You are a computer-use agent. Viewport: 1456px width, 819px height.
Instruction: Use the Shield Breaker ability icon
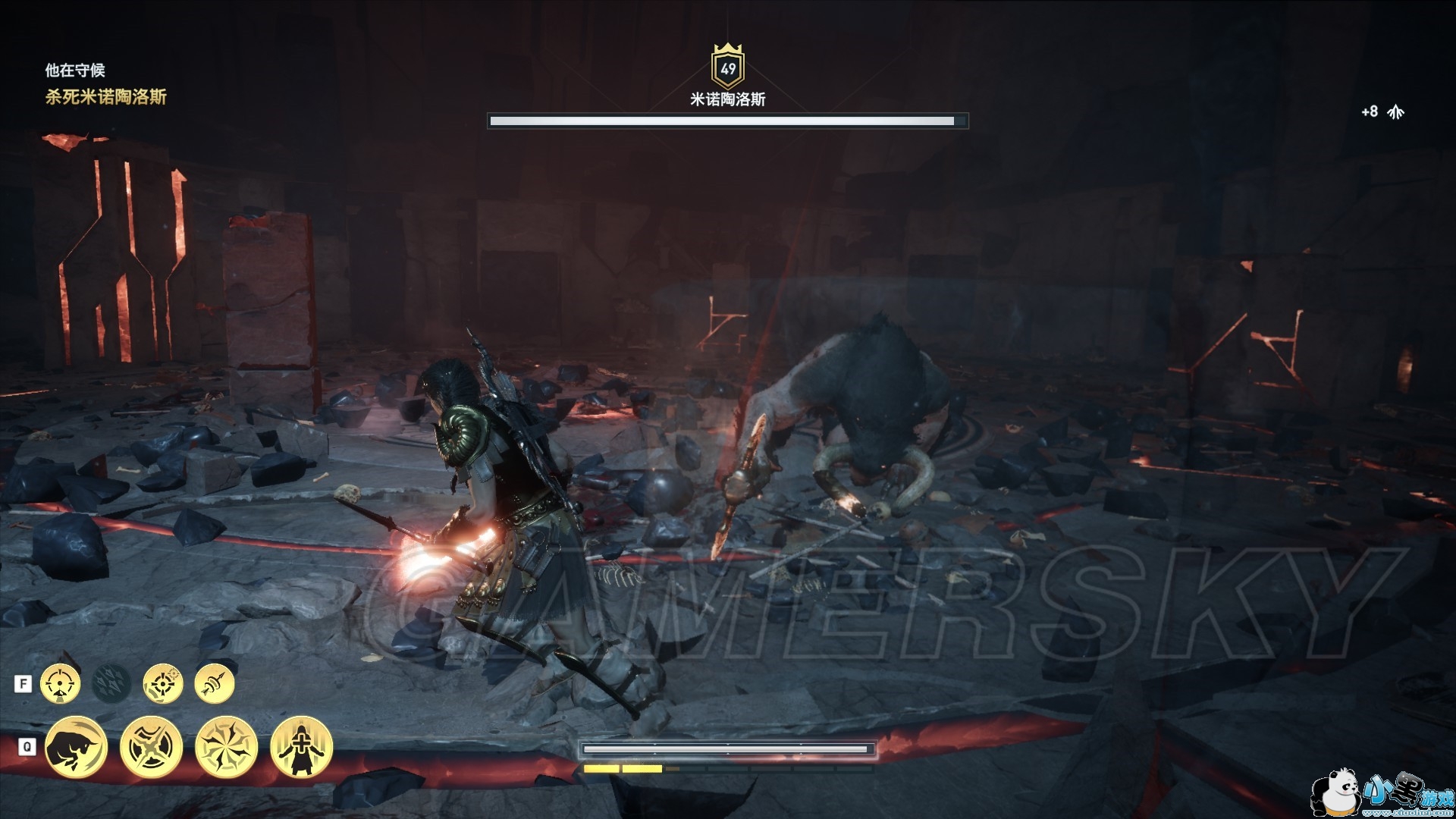(151, 747)
